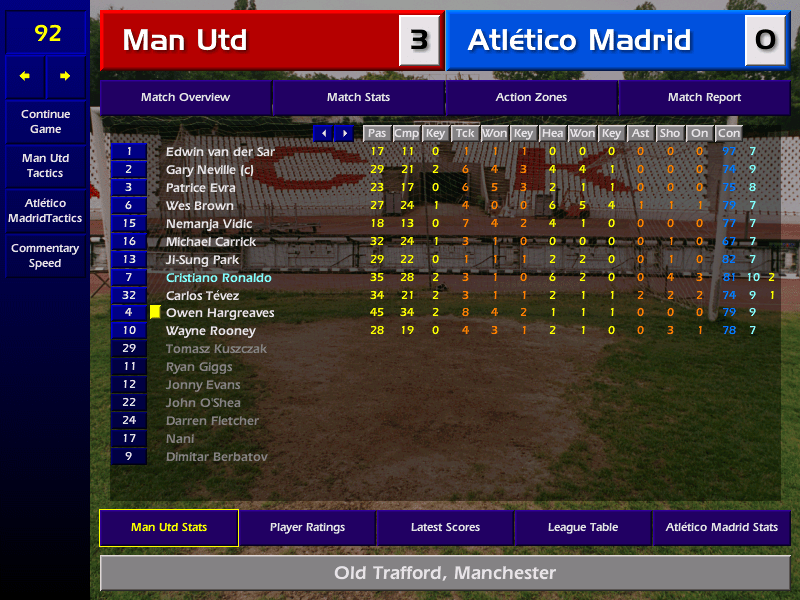Click the stats scroll-left arrow above the table
800x600 pixels.
tap(323, 133)
